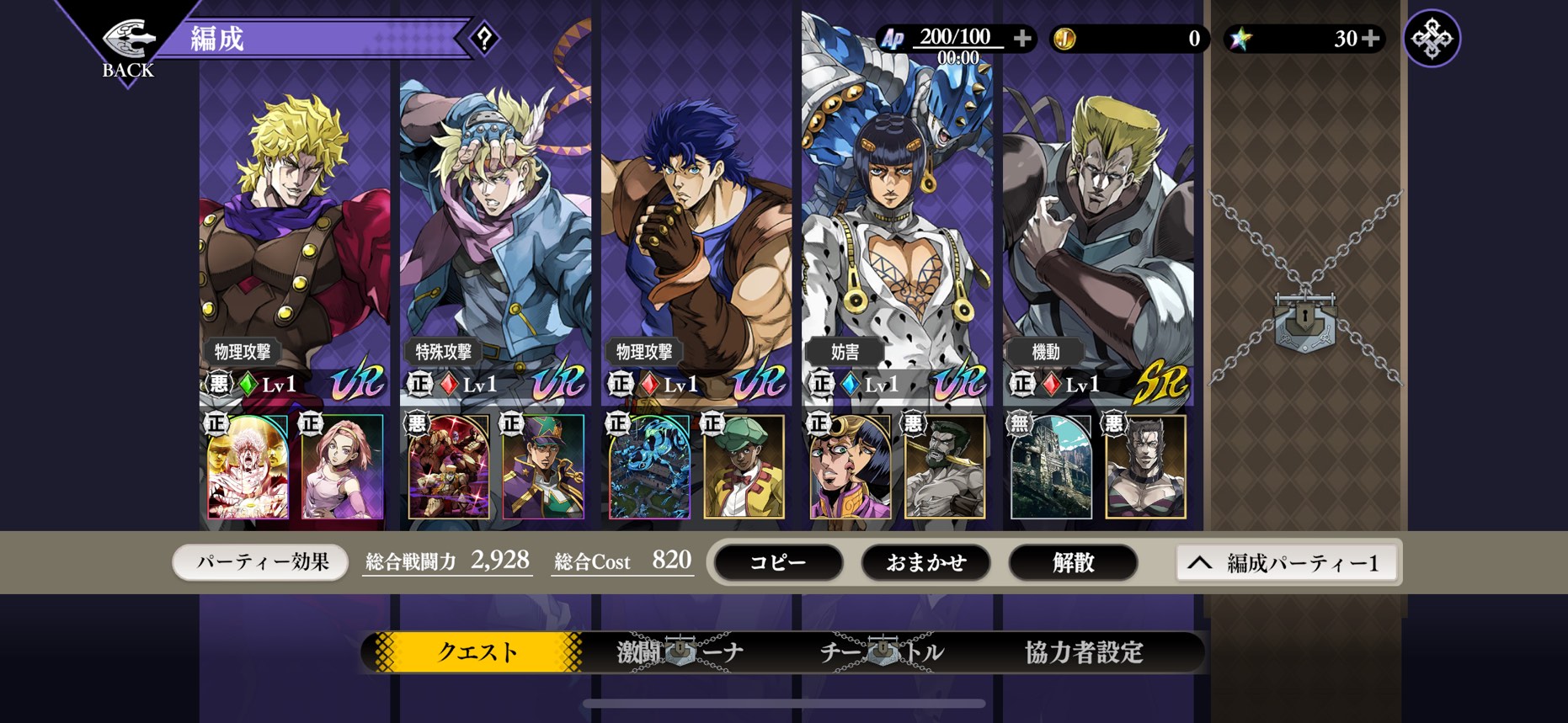Choose the Jonathan character card
This screenshot has height=723, width=1568.
(x=696, y=236)
